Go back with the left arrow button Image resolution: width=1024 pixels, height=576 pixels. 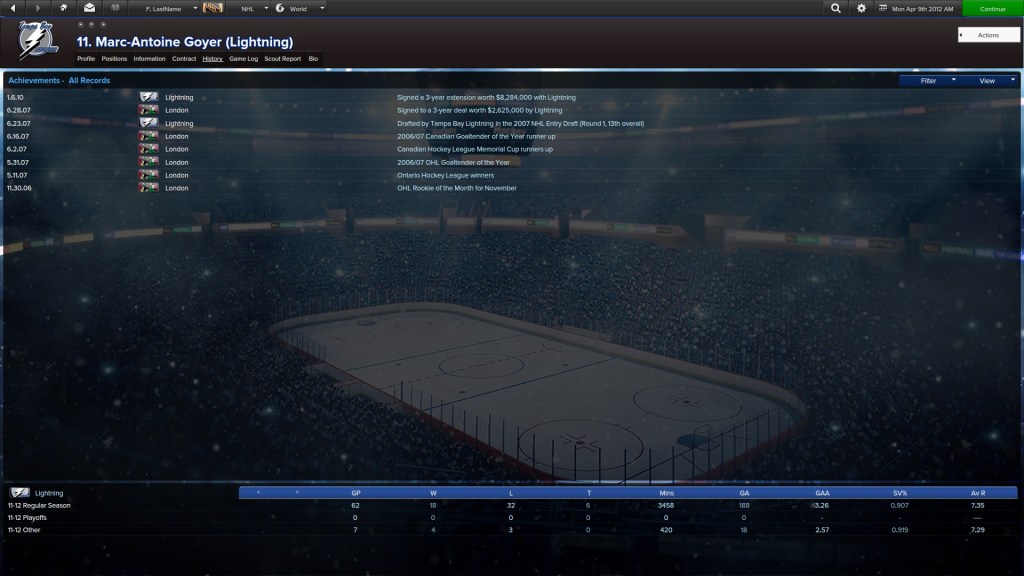pyautogui.click(x=12, y=8)
